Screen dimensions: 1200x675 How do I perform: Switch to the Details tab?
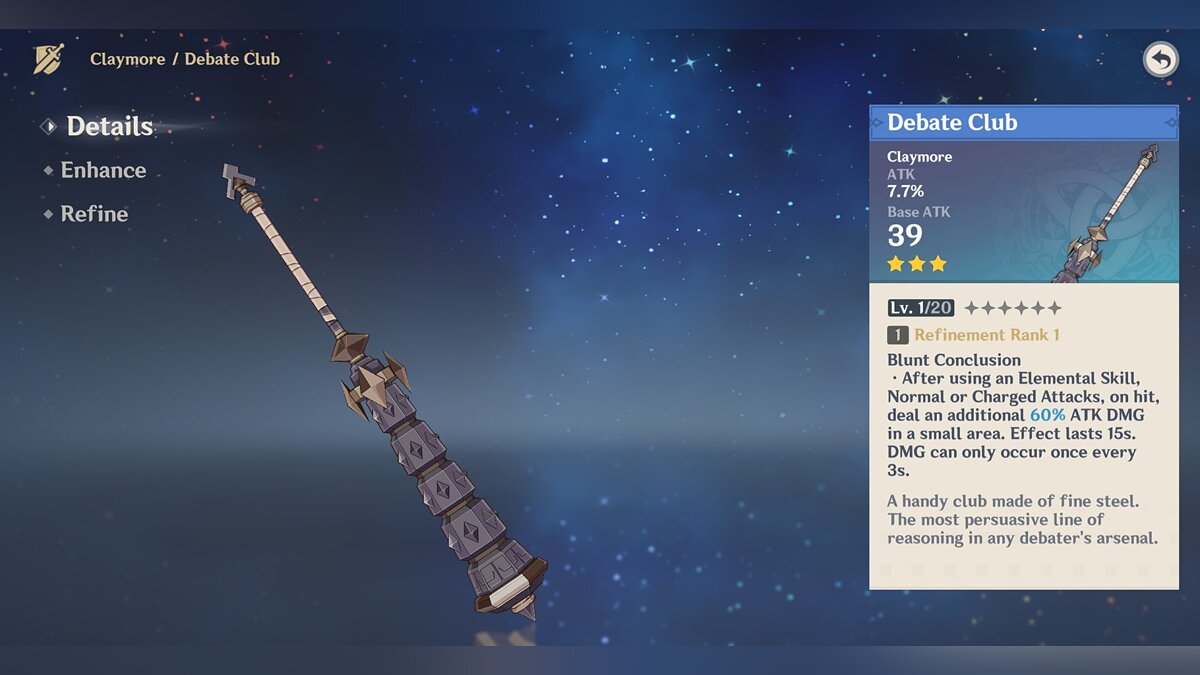(109, 127)
